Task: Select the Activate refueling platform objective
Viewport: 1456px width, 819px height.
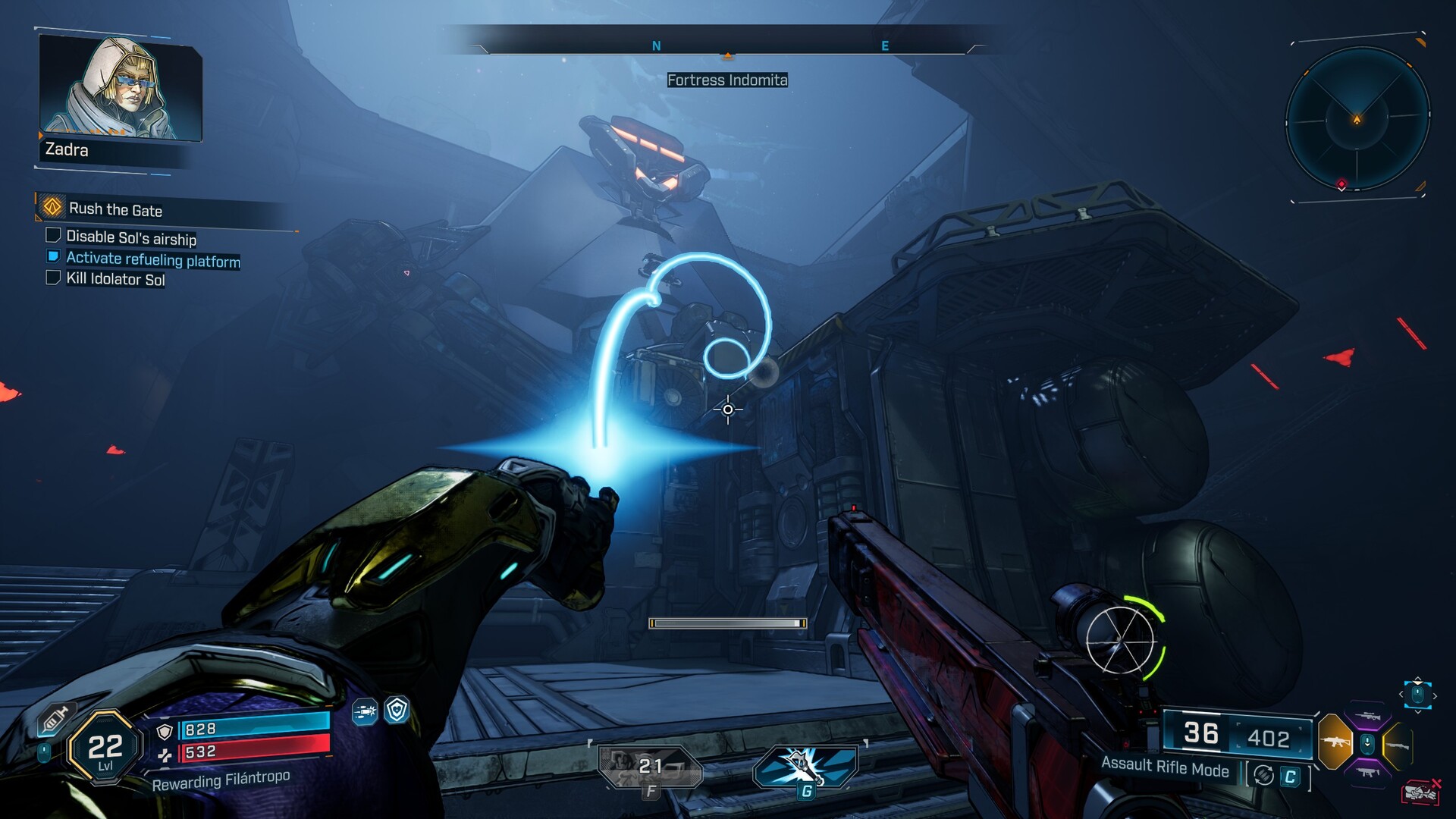Action: click(152, 259)
